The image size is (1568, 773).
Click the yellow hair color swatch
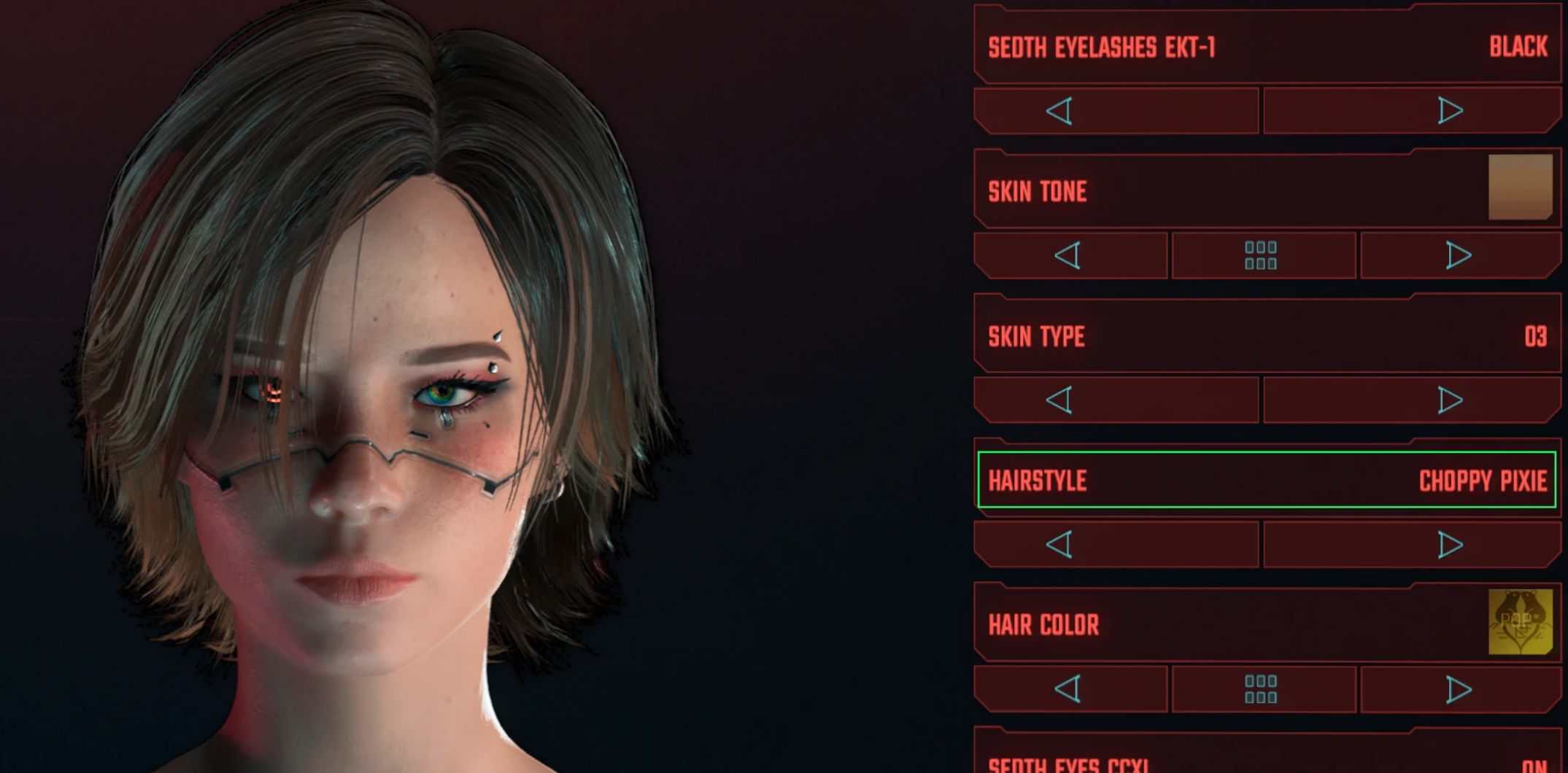pos(1520,622)
